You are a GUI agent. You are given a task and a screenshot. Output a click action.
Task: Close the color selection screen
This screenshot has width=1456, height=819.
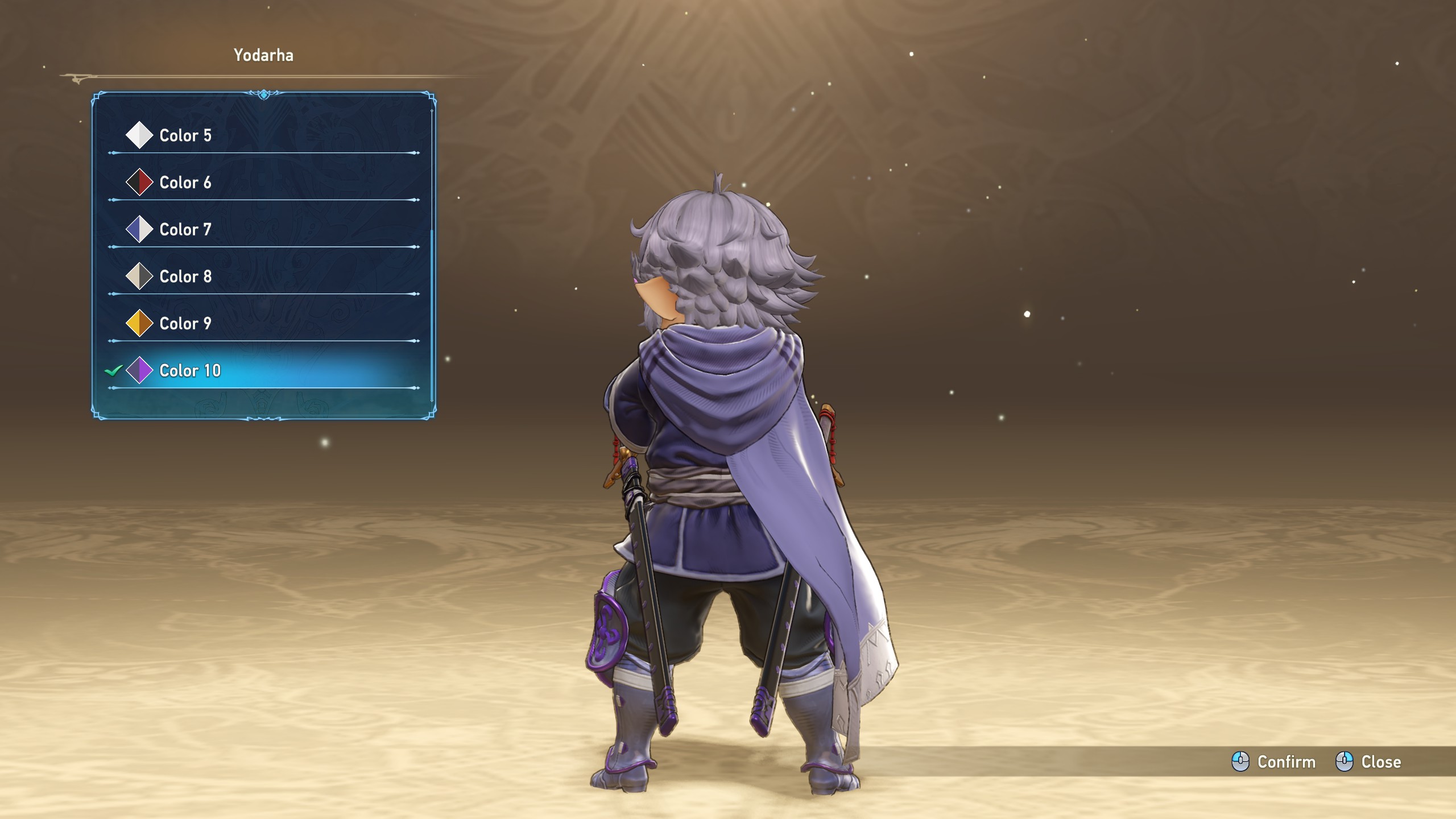point(1368,762)
